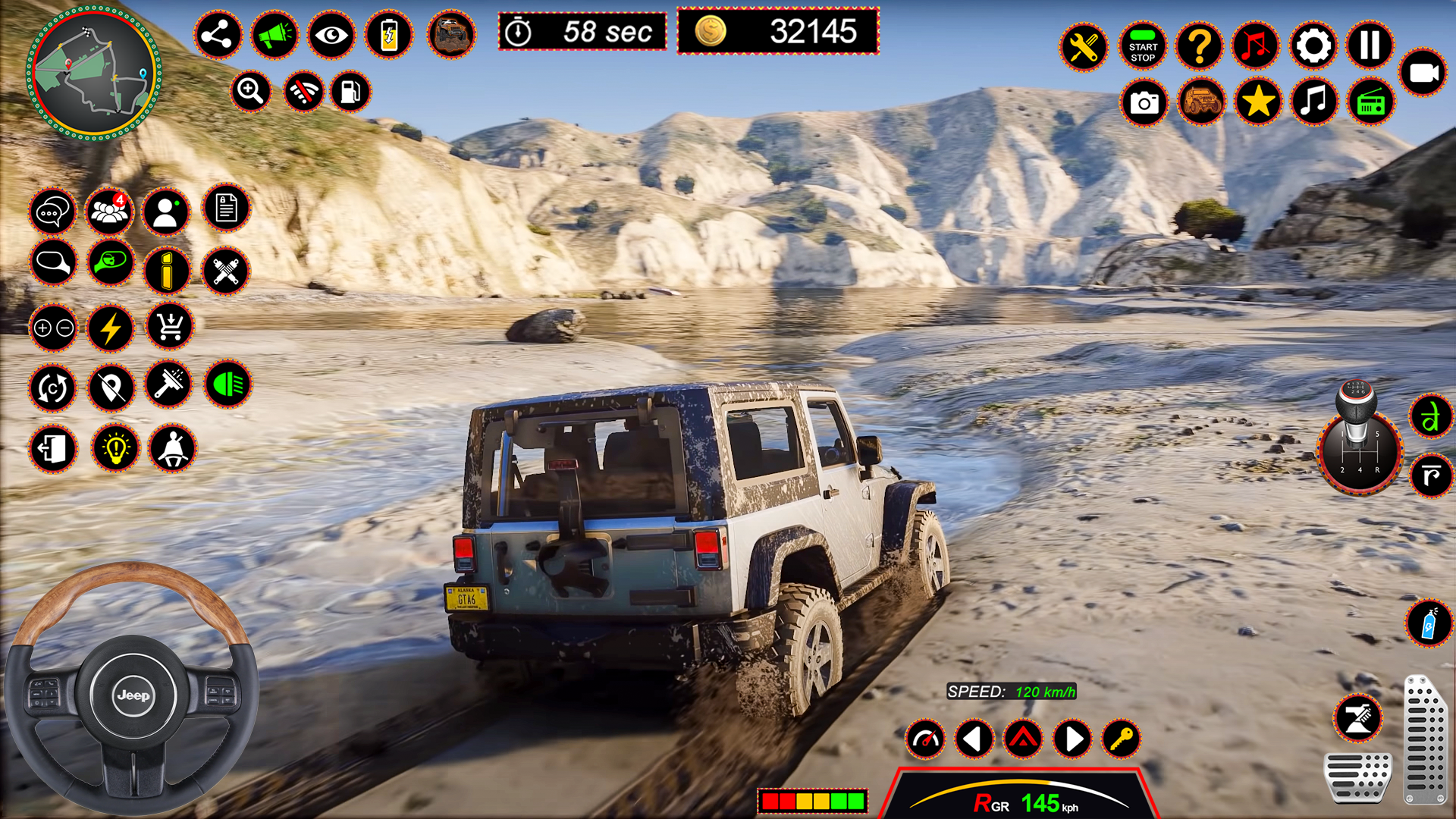The height and width of the screenshot is (819, 1456).
Task: Disable the wifi connection icon
Action: 303,92
